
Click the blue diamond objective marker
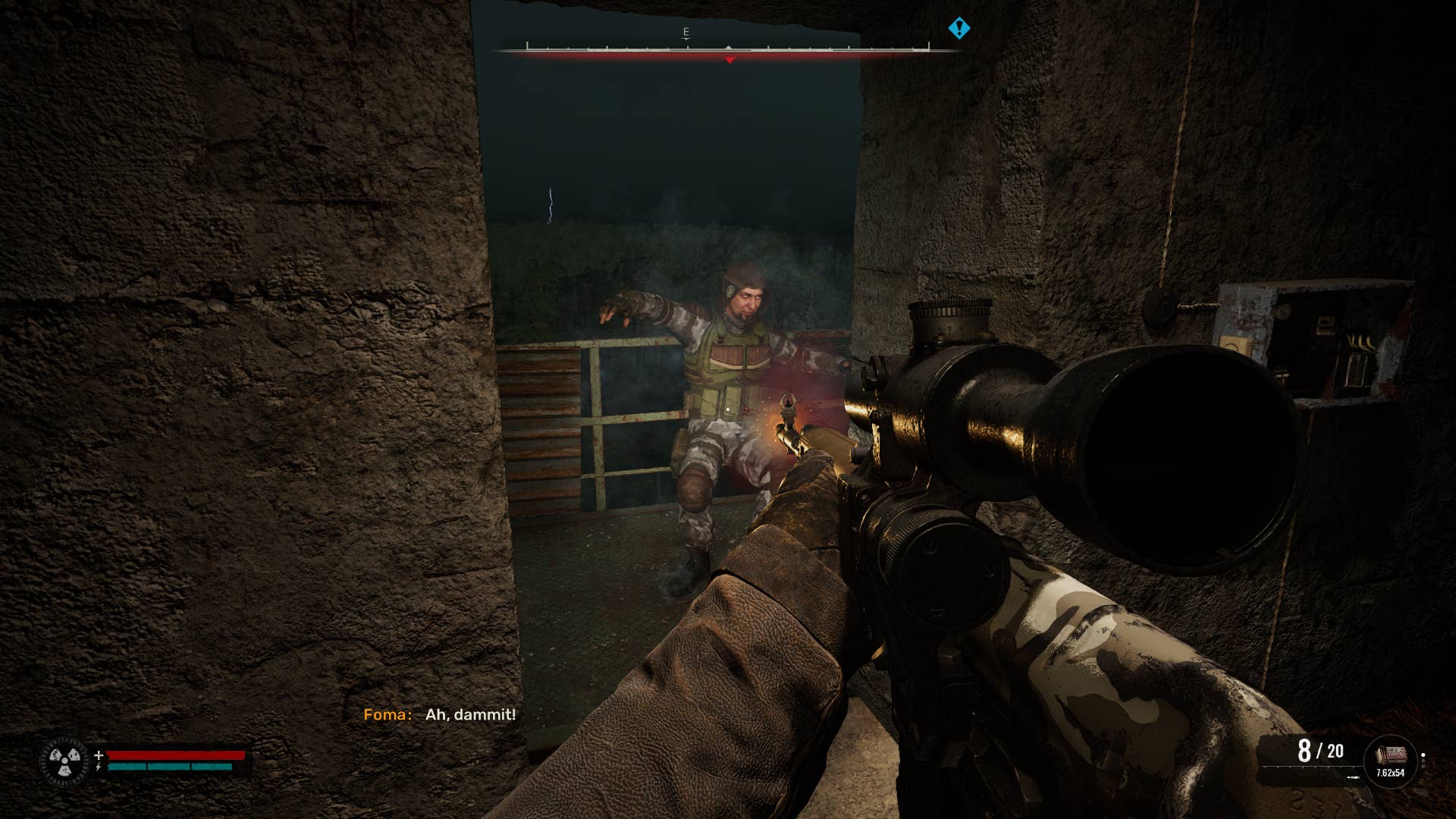[x=959, y=29]
